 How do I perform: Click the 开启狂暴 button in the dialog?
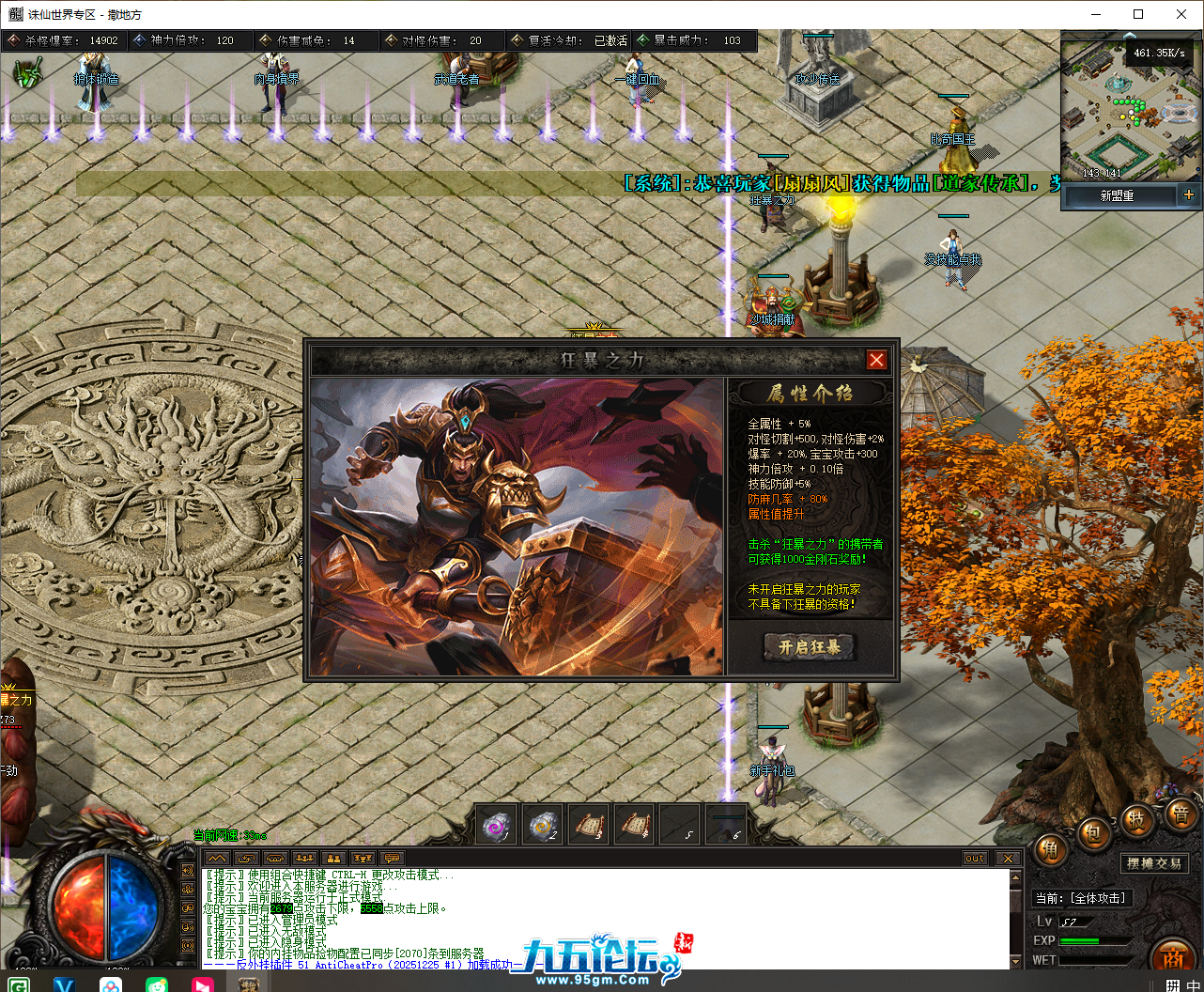click(x=810, y=647)
